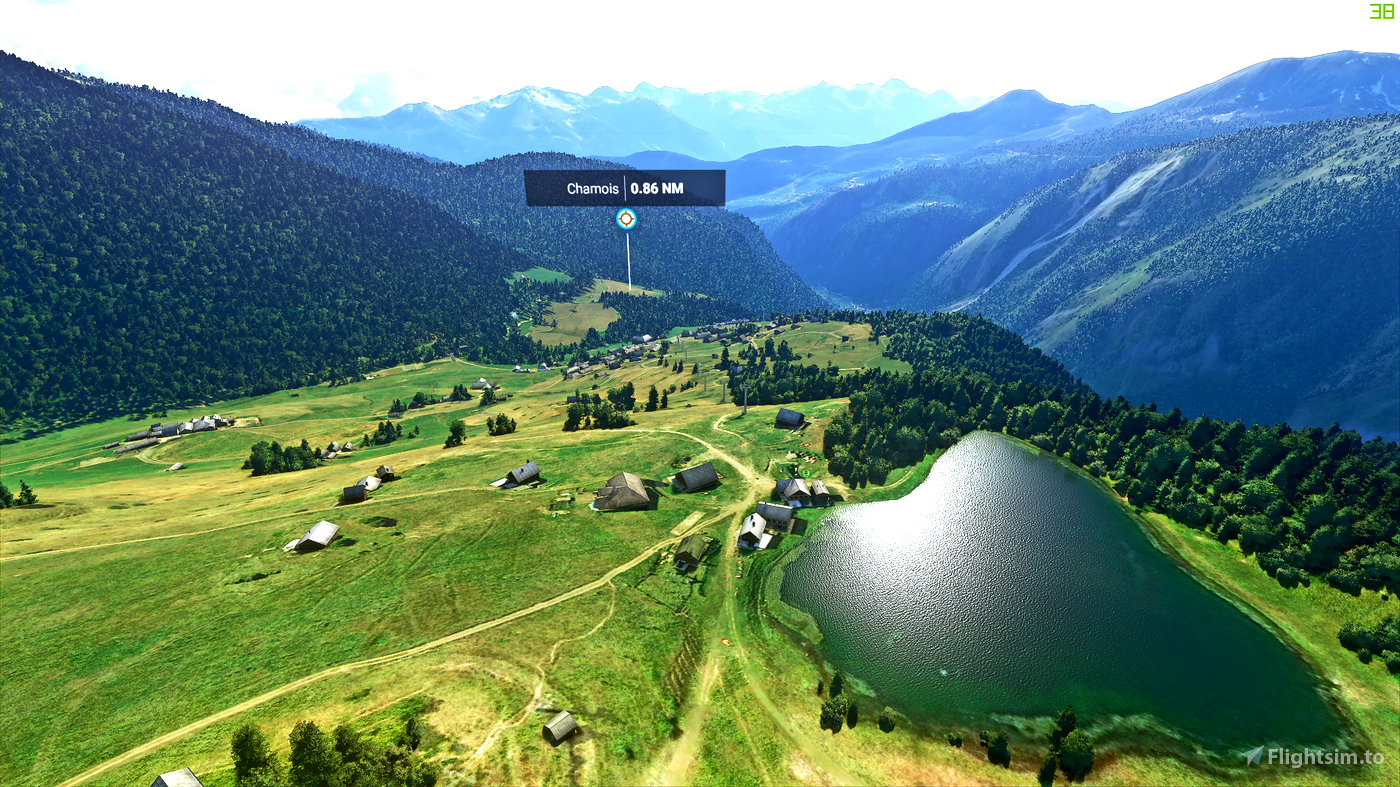Click the orange waypoint marker icon
The width and height of the screenshot is (1400, 787).
626,219
